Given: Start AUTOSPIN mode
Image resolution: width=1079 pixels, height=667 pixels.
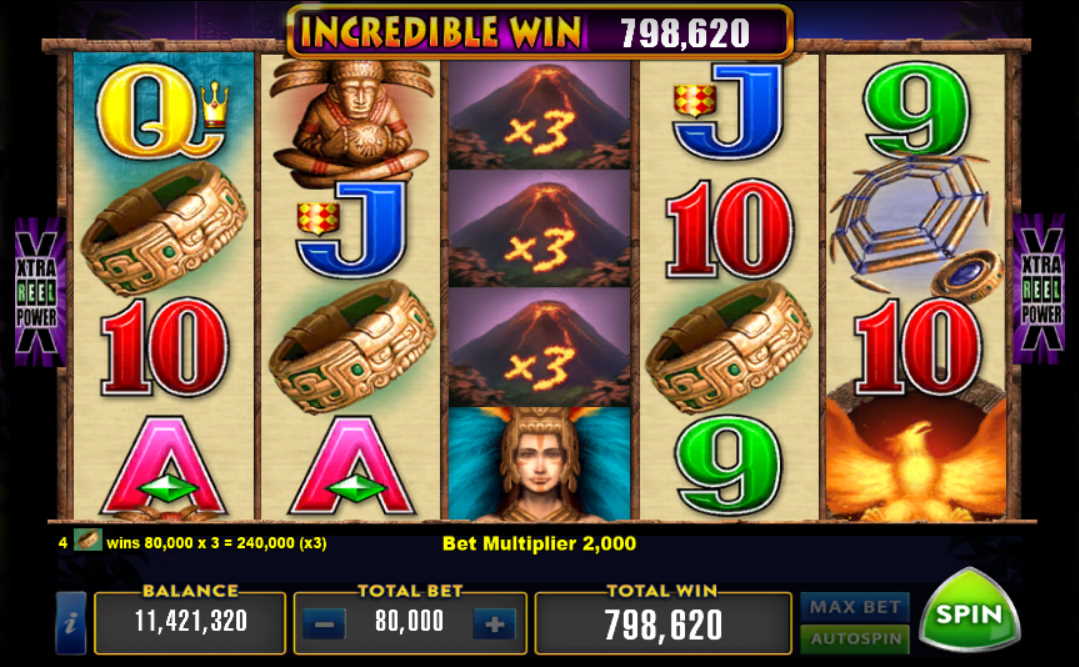Looking at the screenshot, I should pos(853,638).
